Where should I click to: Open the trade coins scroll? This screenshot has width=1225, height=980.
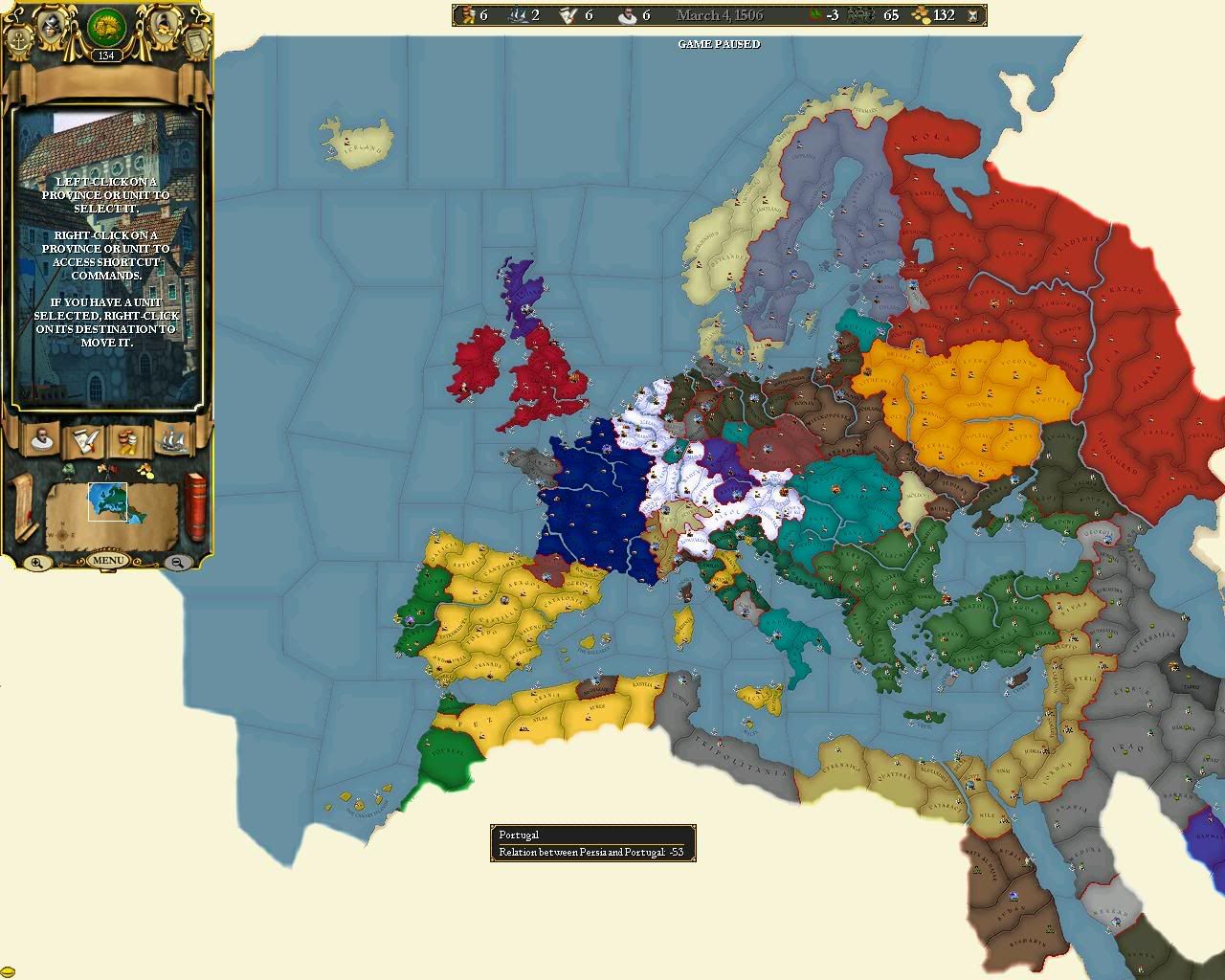click(127, 440)
